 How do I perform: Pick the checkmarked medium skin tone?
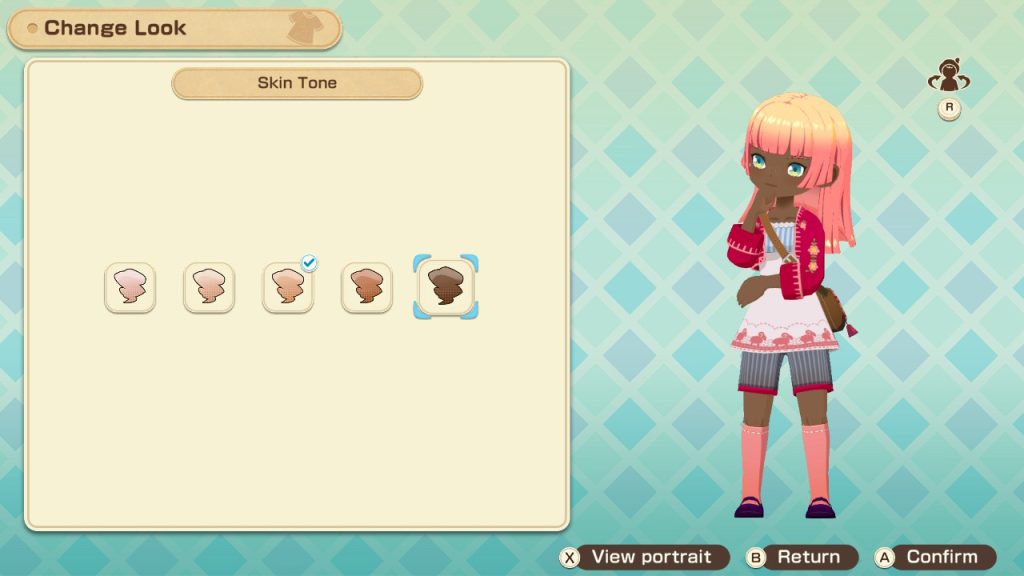pyautogui.click(x=288, y=288)
